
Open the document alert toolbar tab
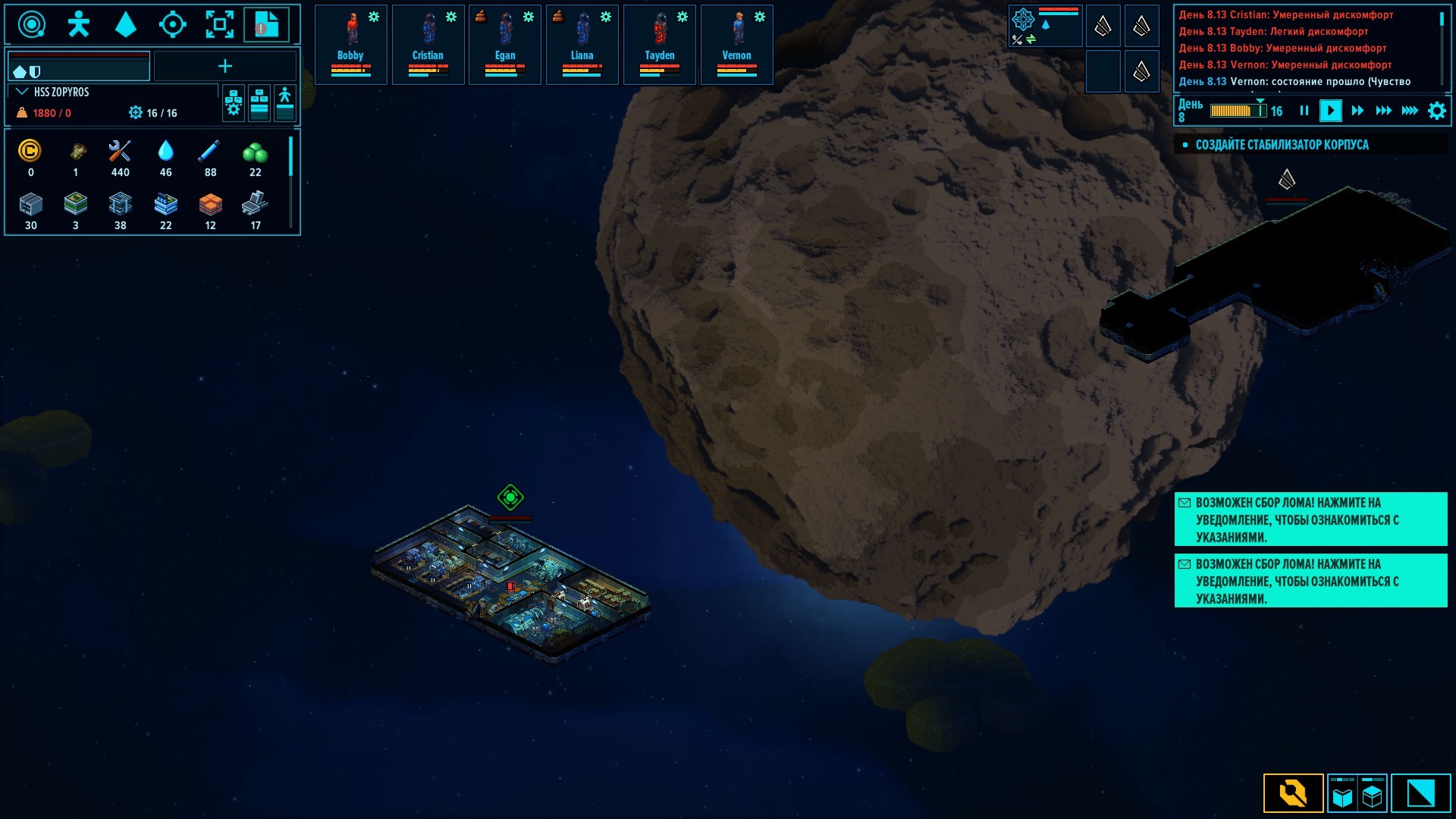pyautogui.click(x=265, y=25)
